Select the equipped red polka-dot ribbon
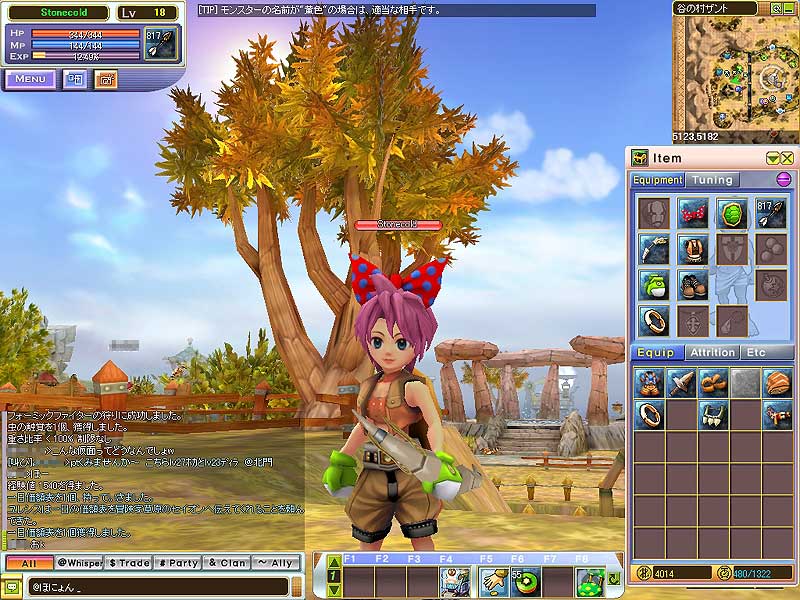 [x=692, y=213]
